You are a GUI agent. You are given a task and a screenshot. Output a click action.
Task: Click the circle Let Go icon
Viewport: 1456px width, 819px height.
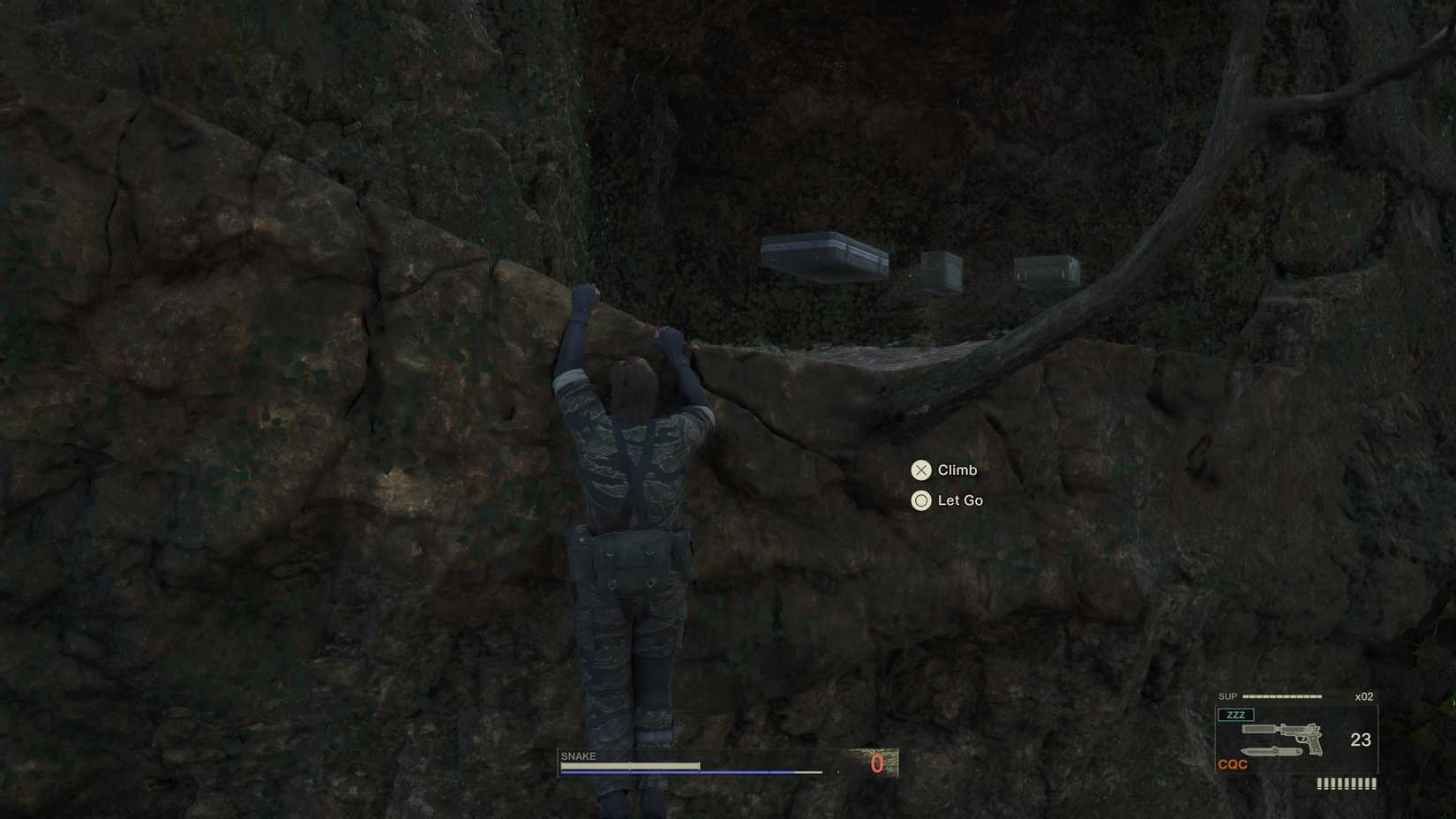(x=921, y=500)
